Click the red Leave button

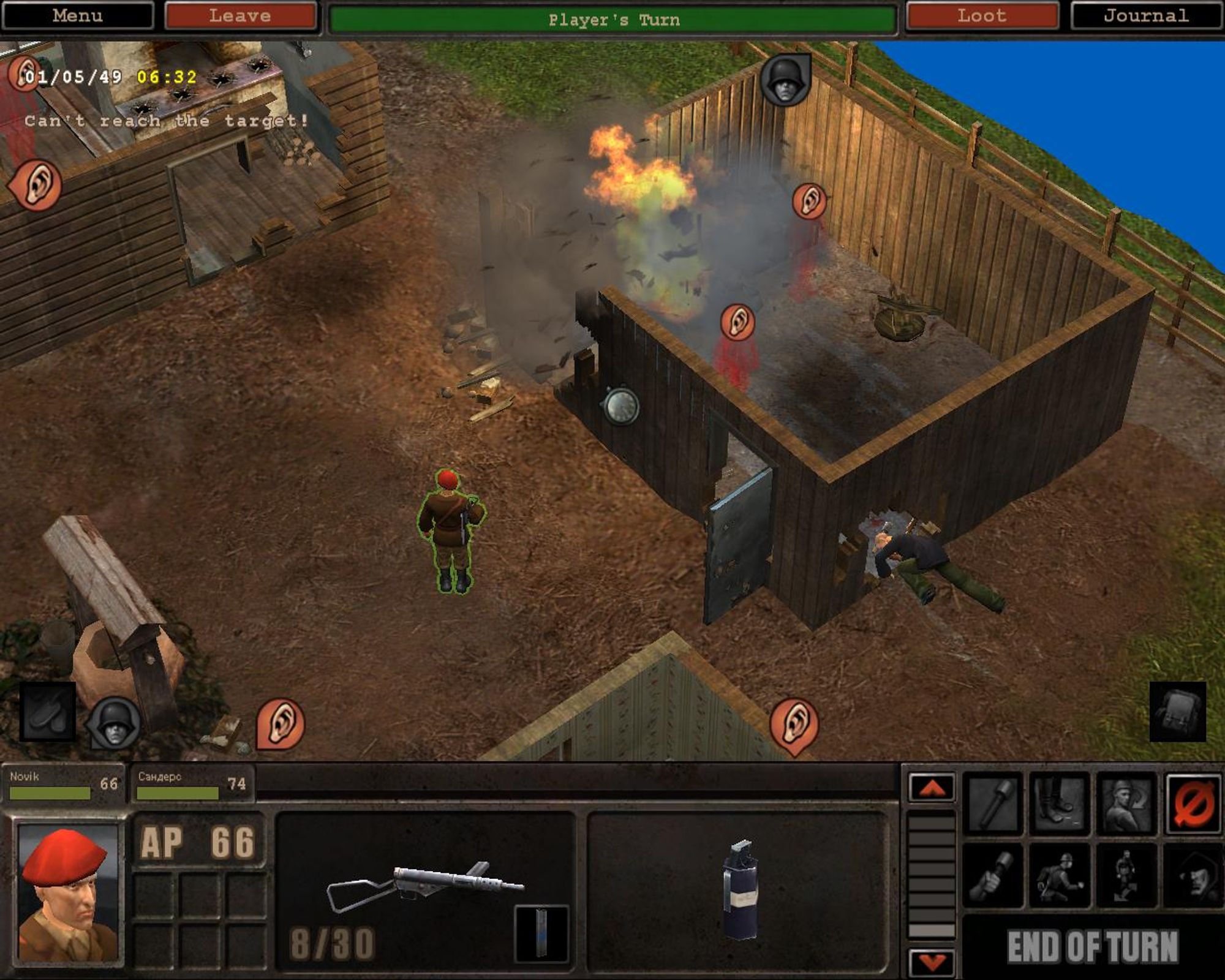pyautogui.click(x=240, y=16)
